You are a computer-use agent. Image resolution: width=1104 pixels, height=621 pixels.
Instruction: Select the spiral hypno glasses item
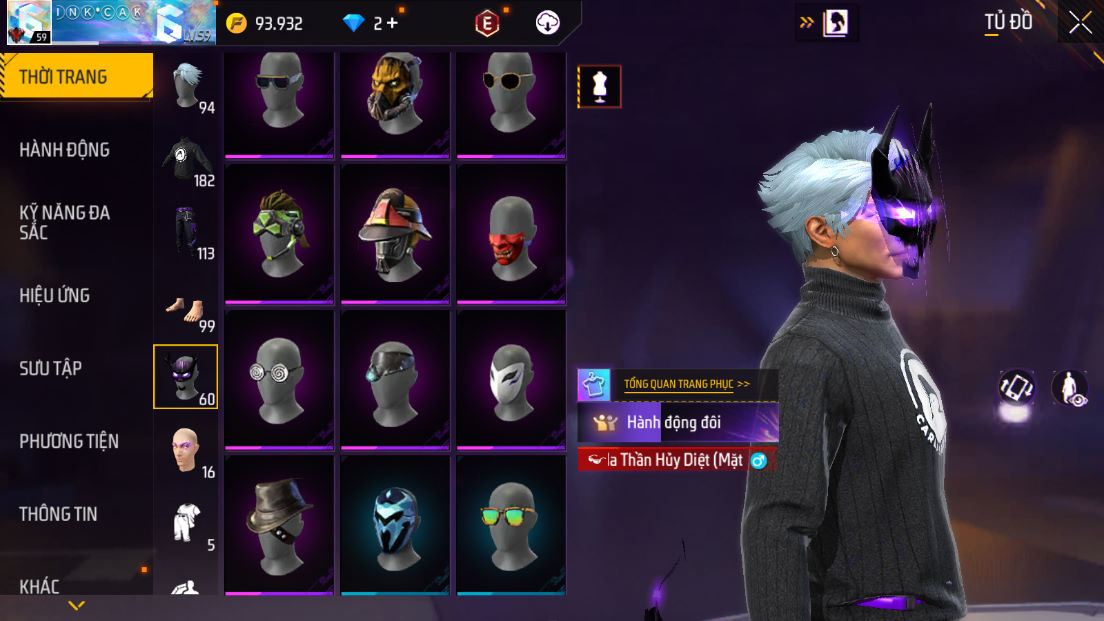click(x=278, y=379)
